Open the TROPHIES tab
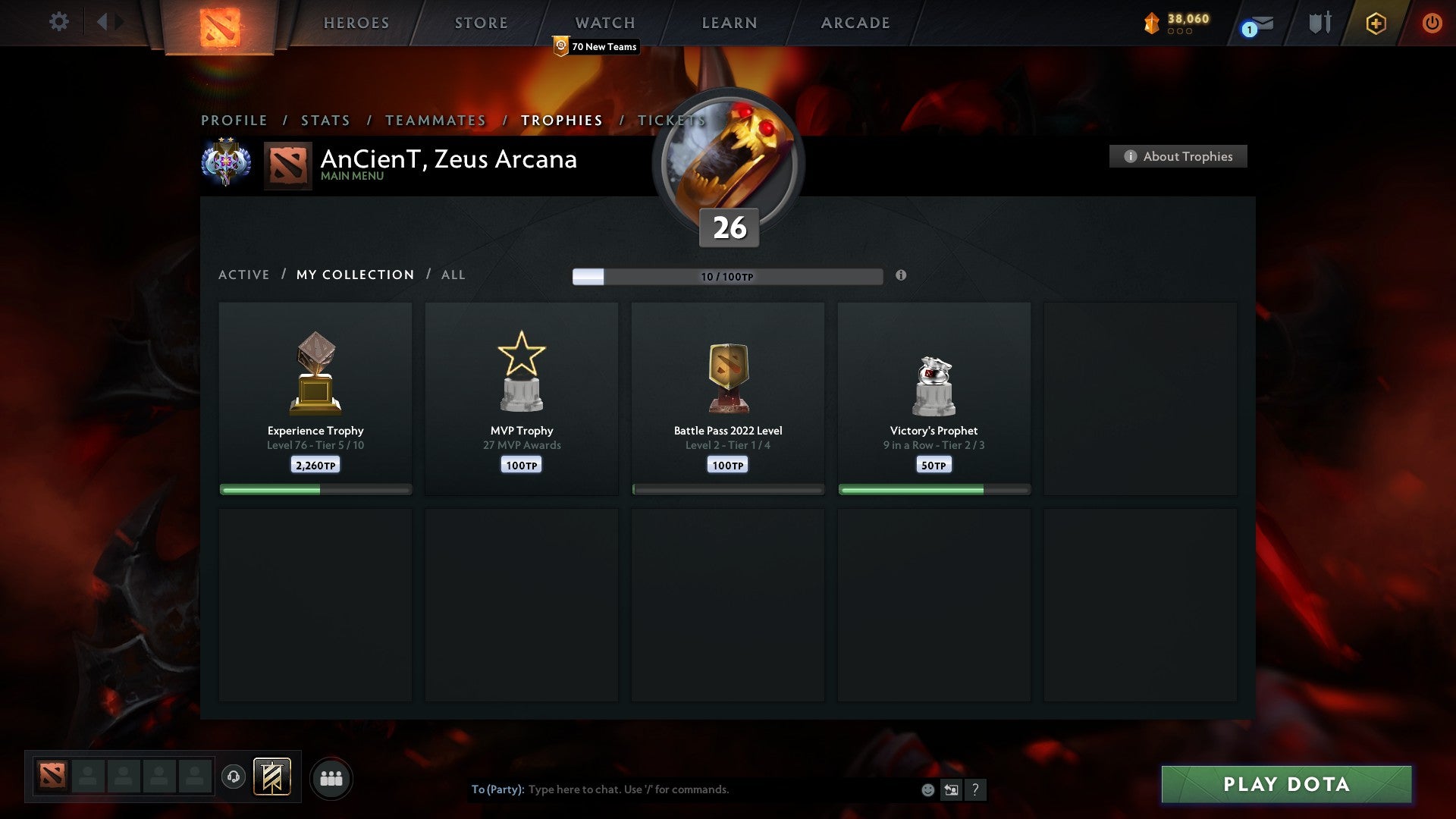 (x=560, y=120)
